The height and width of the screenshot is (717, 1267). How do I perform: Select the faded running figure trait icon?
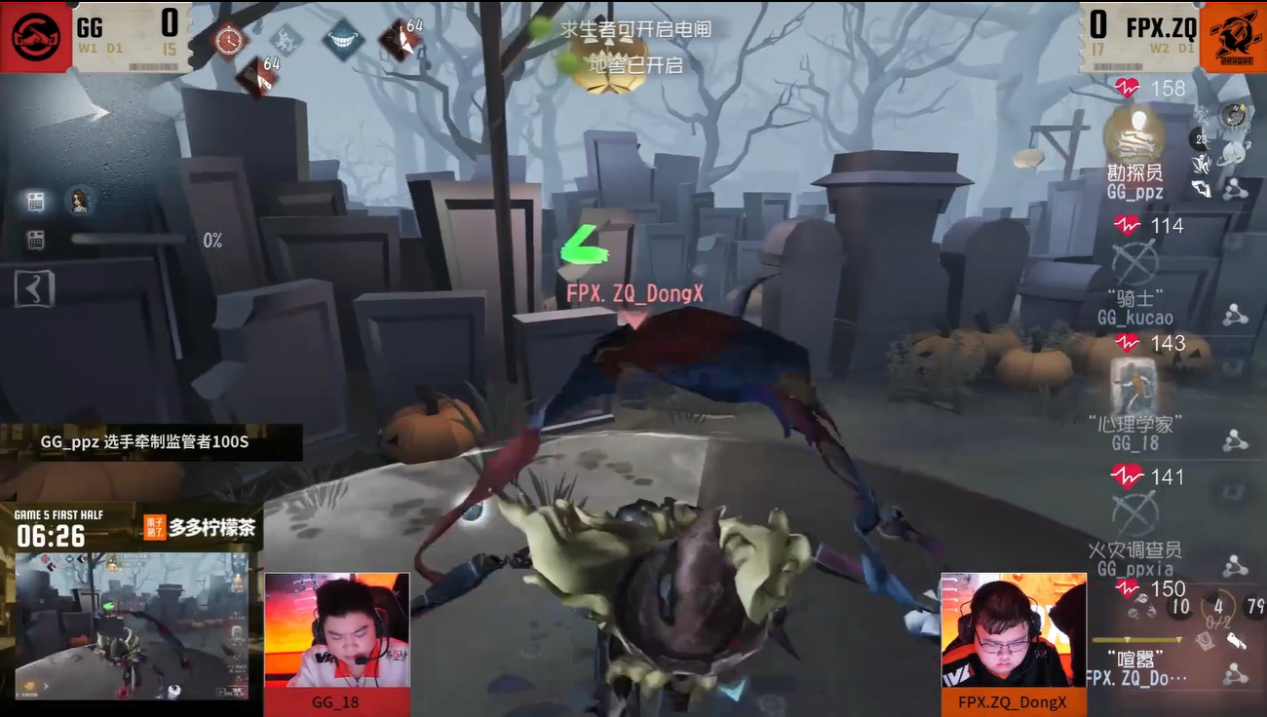(x=286, y=40)
